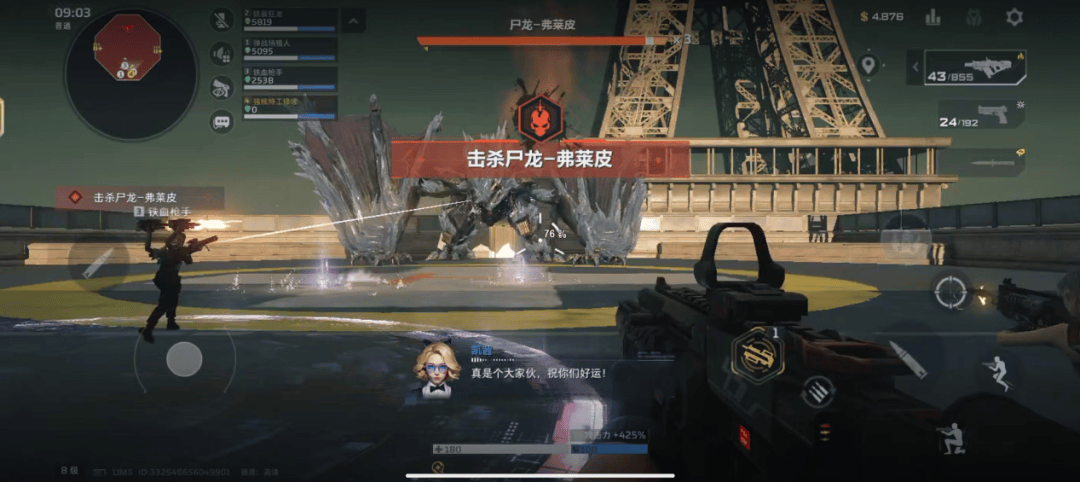
Task: Toggle the speaker voice icon
Action: (222, 54)
